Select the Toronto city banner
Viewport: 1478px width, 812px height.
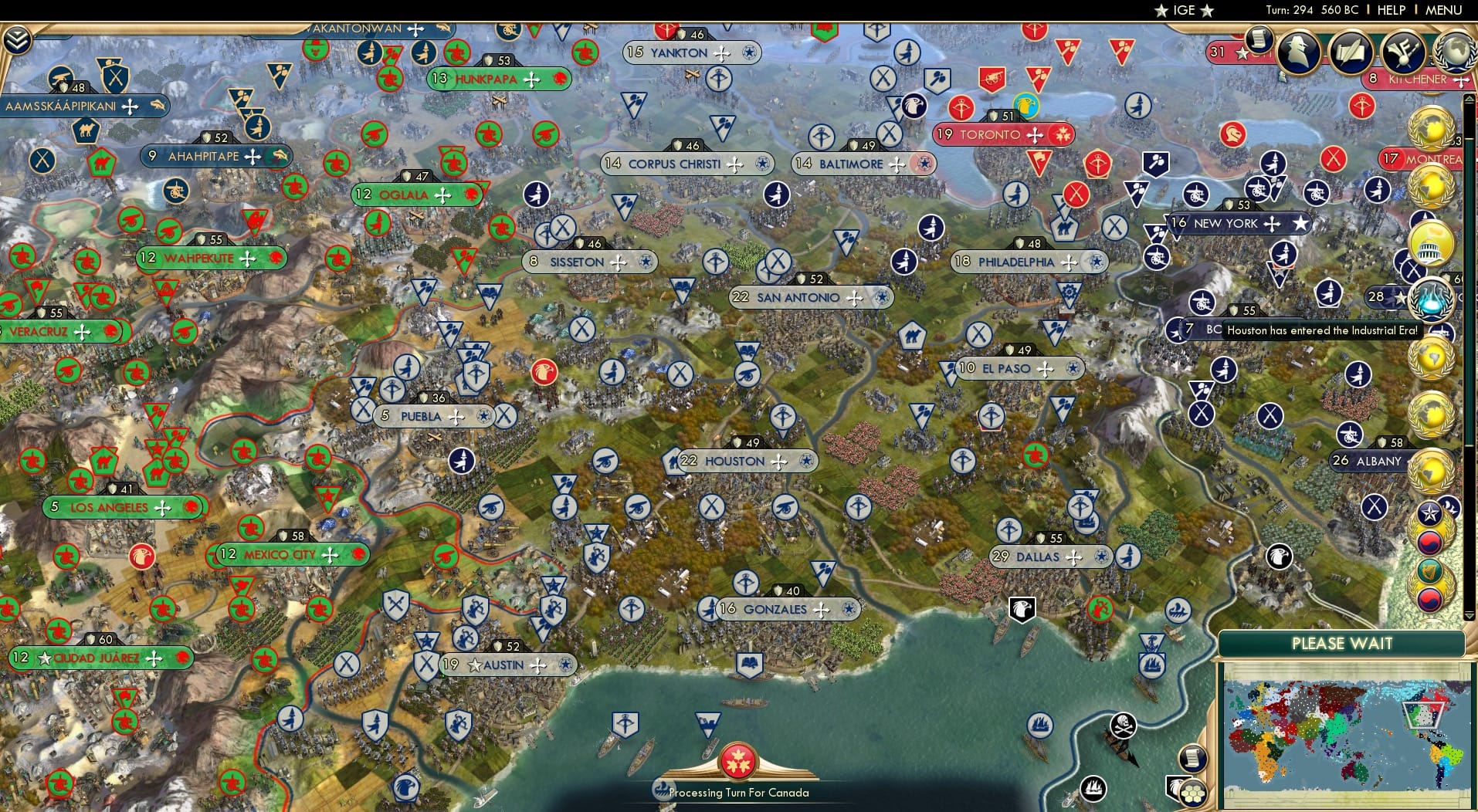1002,134
